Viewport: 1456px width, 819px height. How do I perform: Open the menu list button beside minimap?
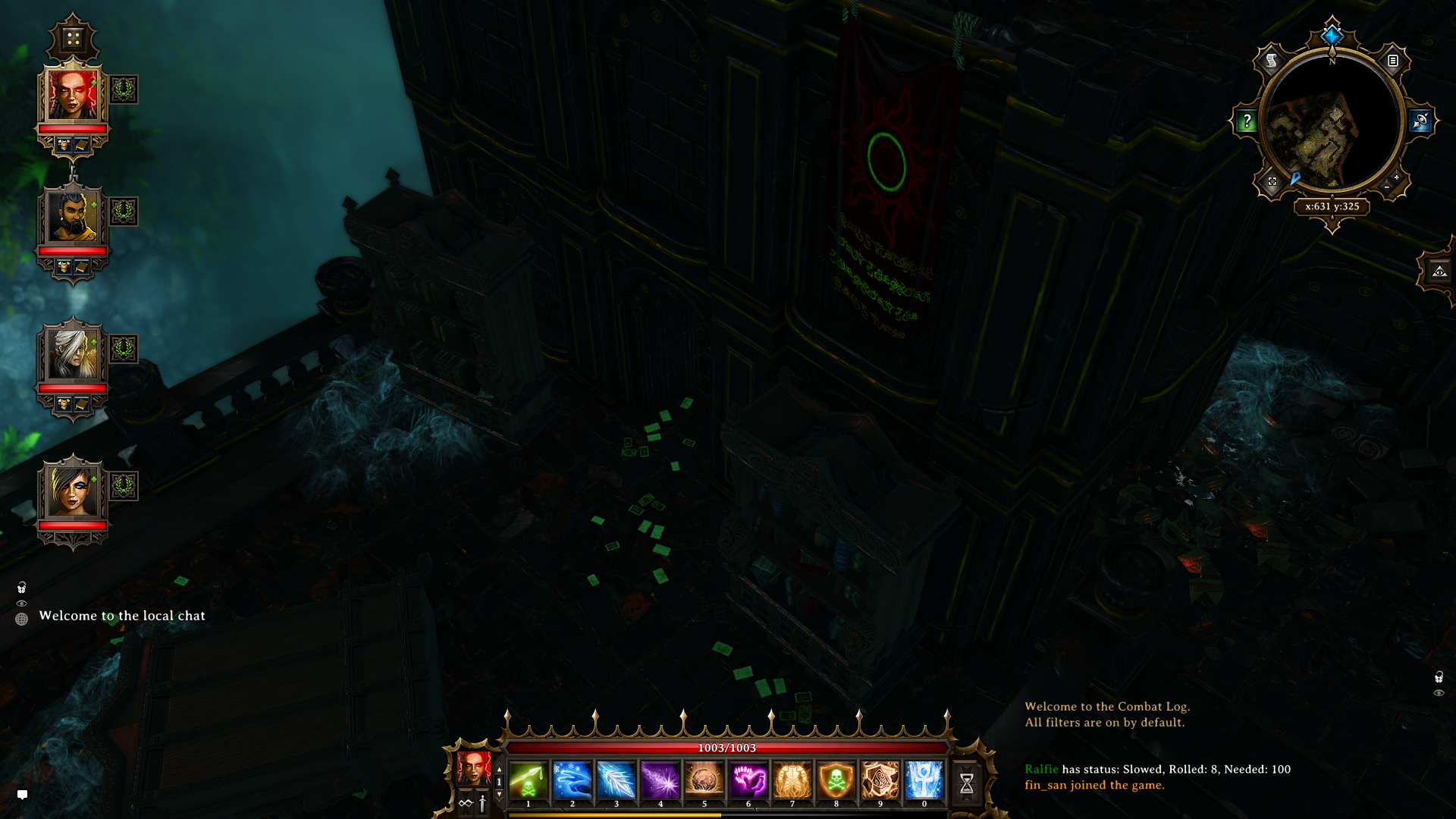(1393, 61)
